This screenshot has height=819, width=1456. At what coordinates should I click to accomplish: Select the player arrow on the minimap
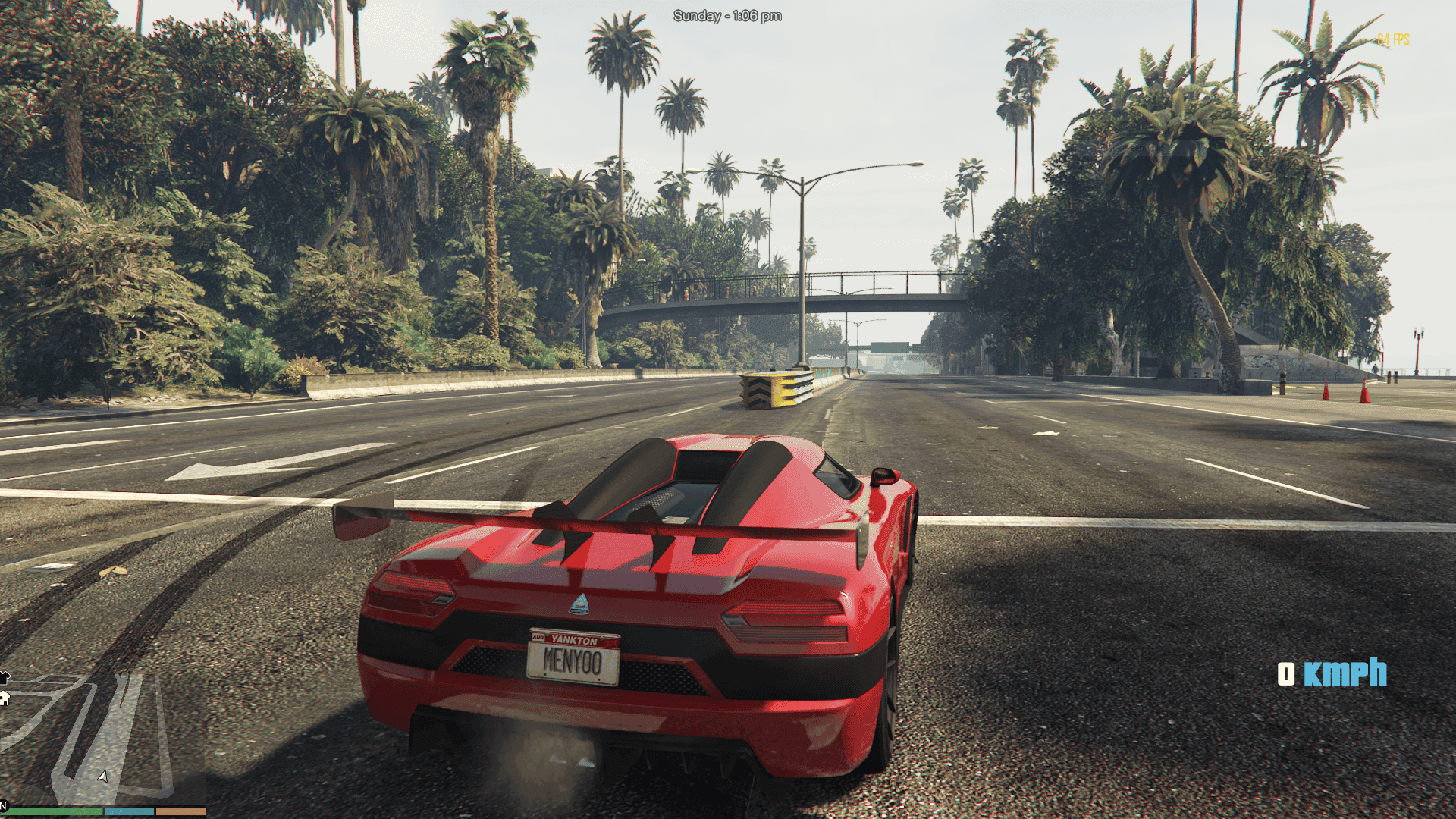102,777
